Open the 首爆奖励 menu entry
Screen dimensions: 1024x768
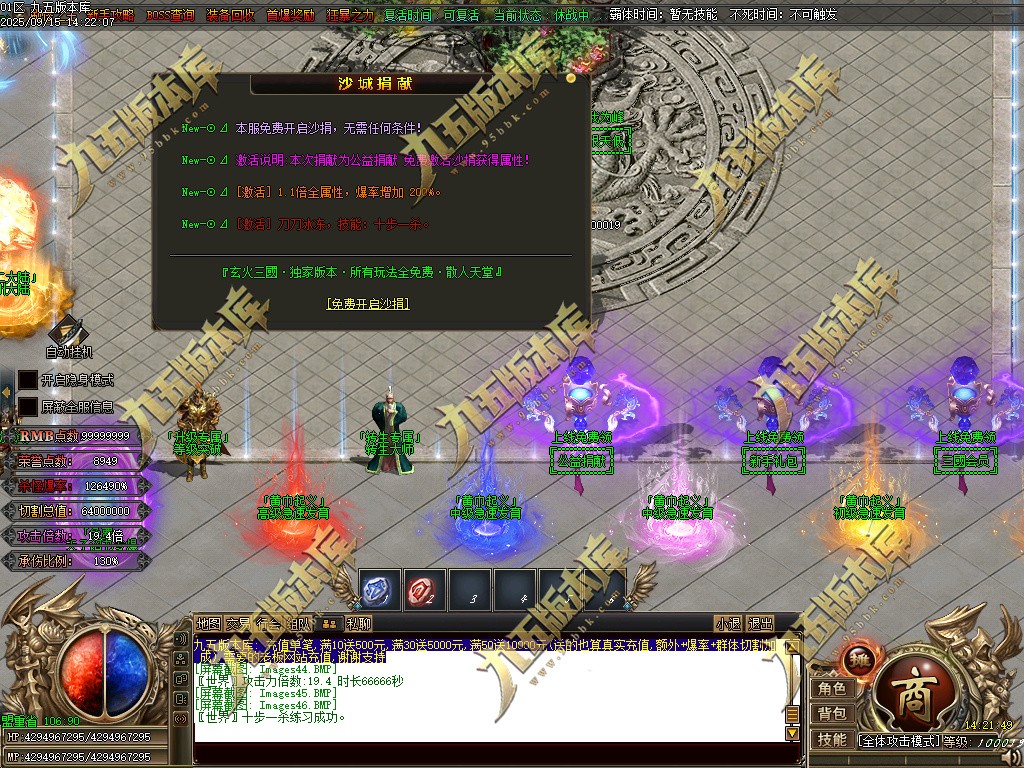click(x=290, y=15)
